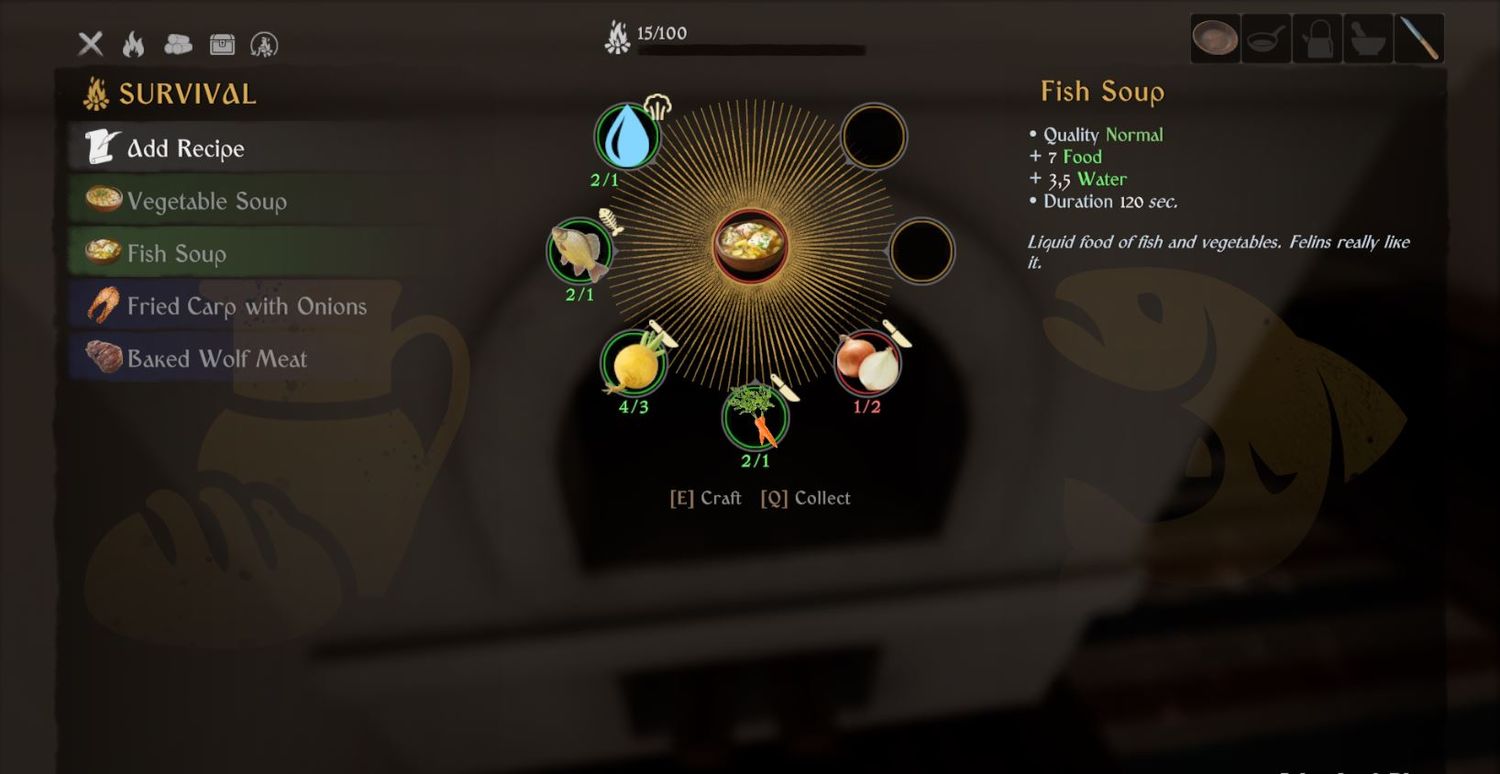Click the frying pan tool slot
The image size is (1500, 774).
(1266, 40)
